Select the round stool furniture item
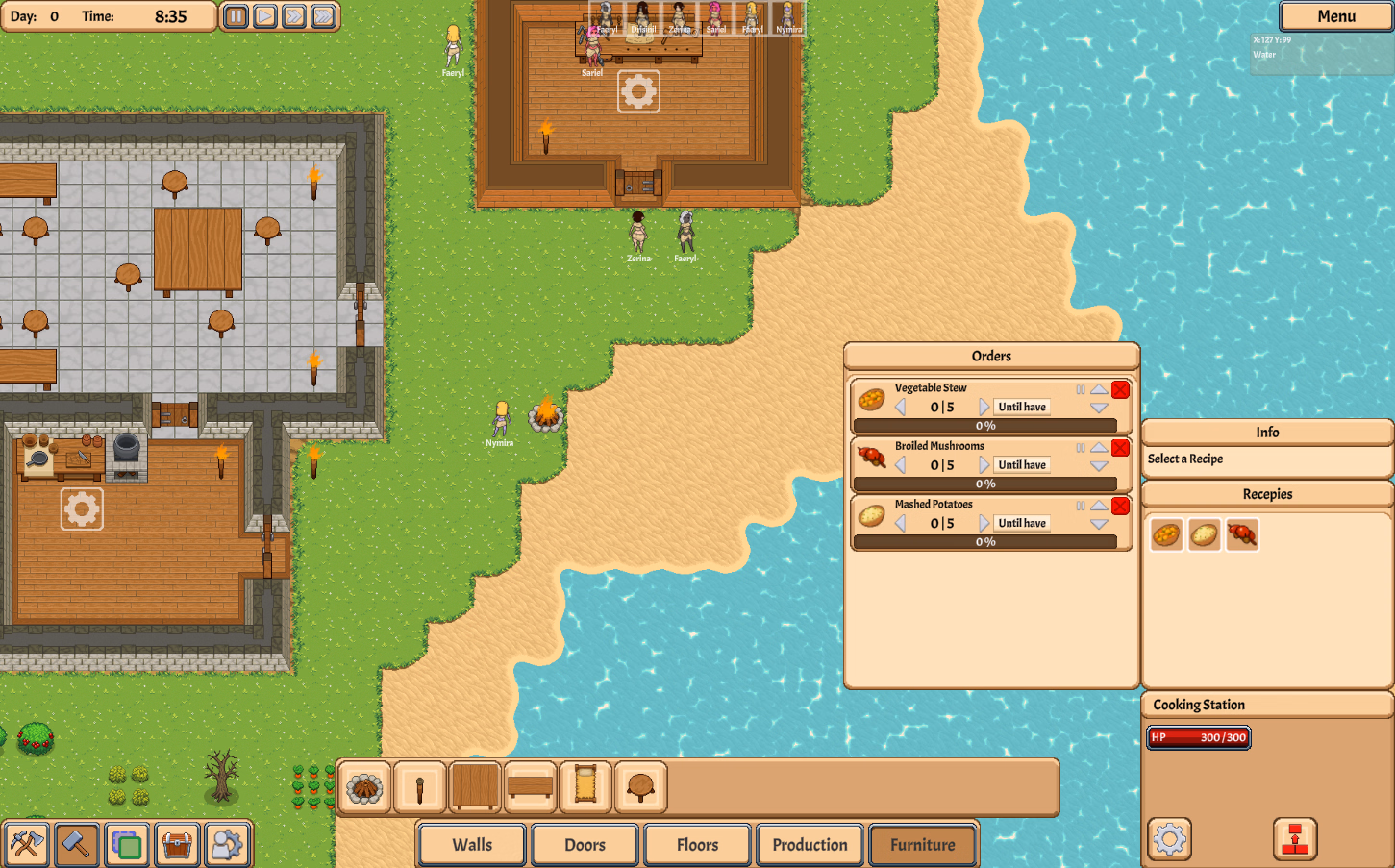The width and height of the screenshot is (1395, 868). click(640, 788)
